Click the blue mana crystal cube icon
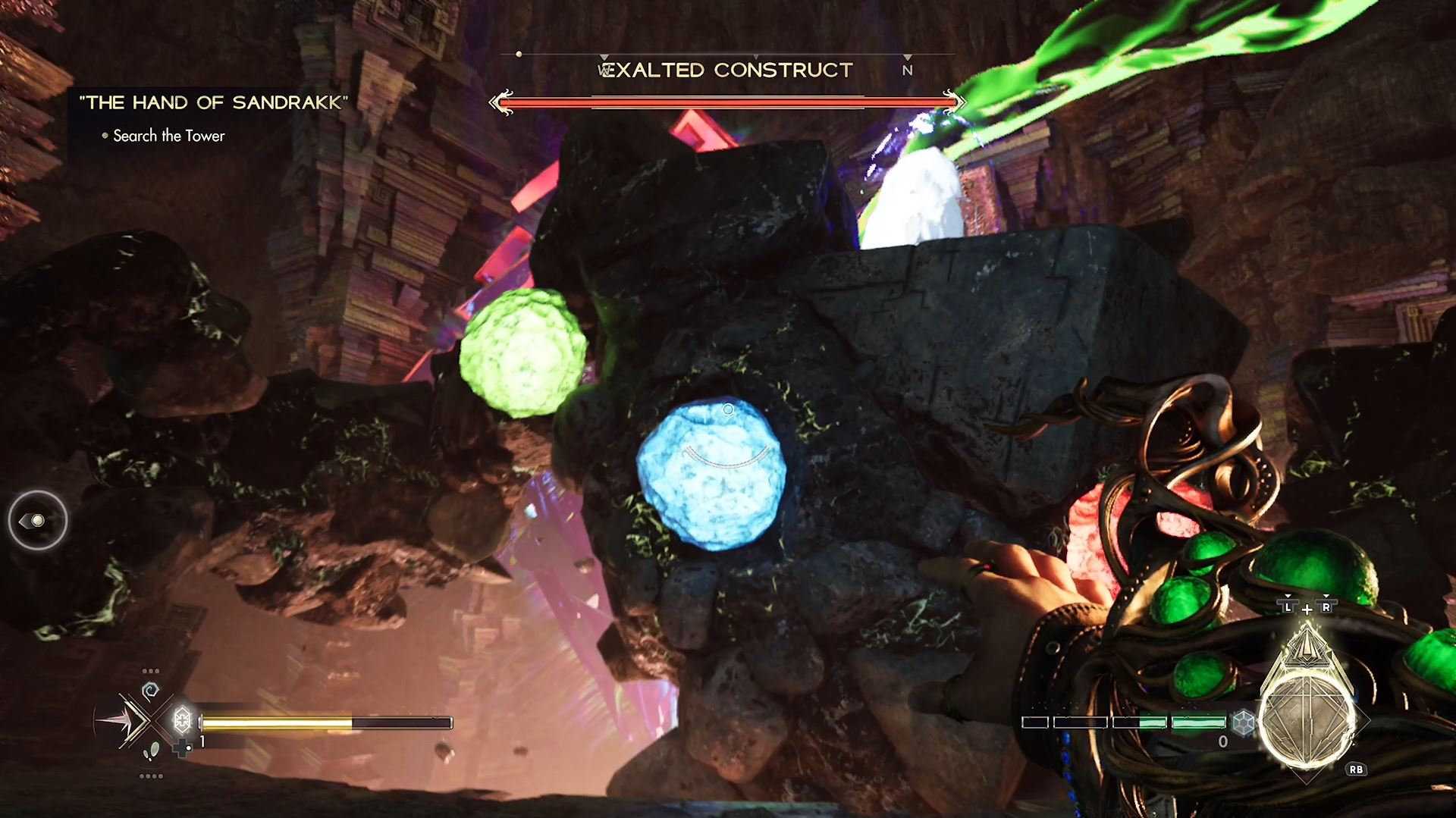Screen dimensions: 1456x818 coord(1243,722)
